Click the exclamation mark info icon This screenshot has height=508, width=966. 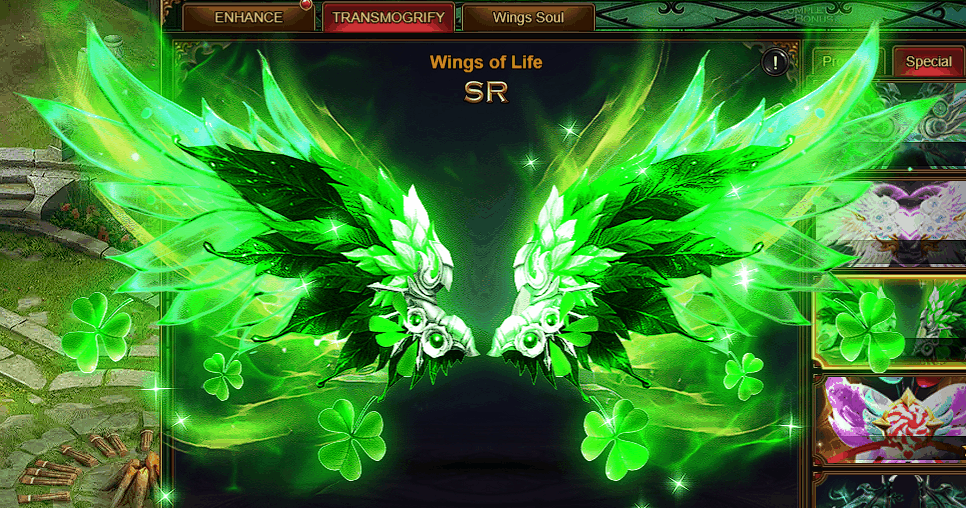tap(775, 62)
